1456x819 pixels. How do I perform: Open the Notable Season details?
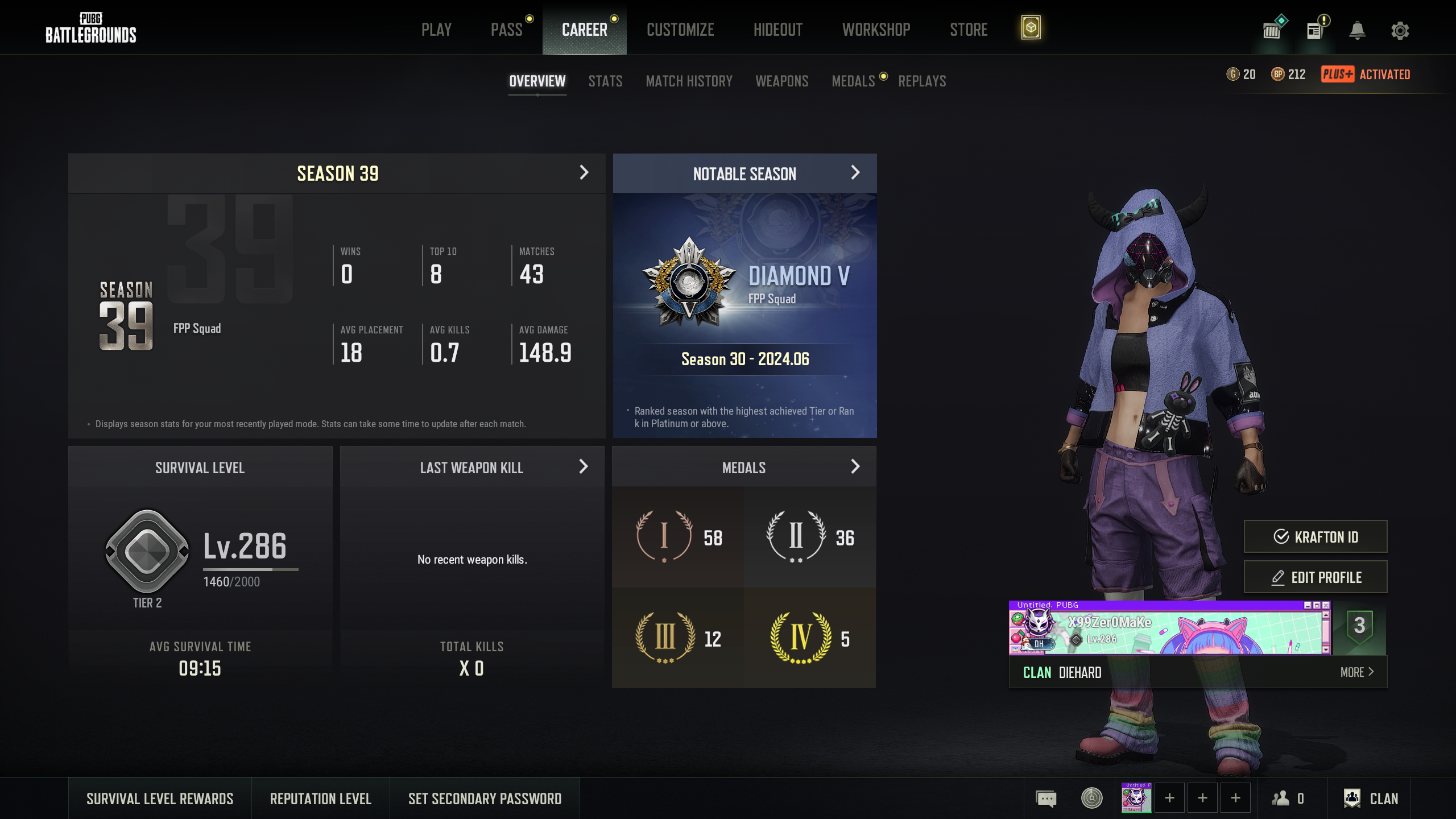coord(855,173)
